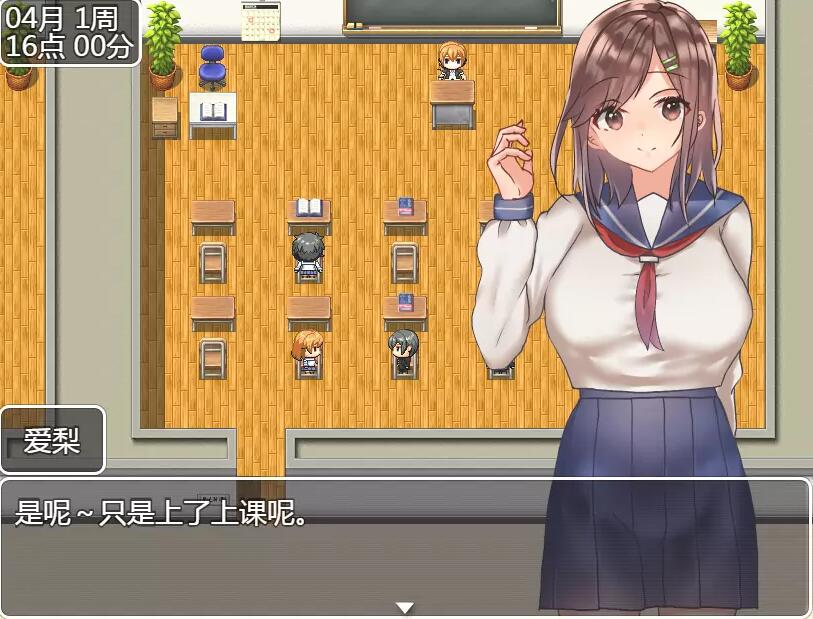Advance the dialogue by clicking 爱梨's message text
813x619 pixels.
click(160, 514)
